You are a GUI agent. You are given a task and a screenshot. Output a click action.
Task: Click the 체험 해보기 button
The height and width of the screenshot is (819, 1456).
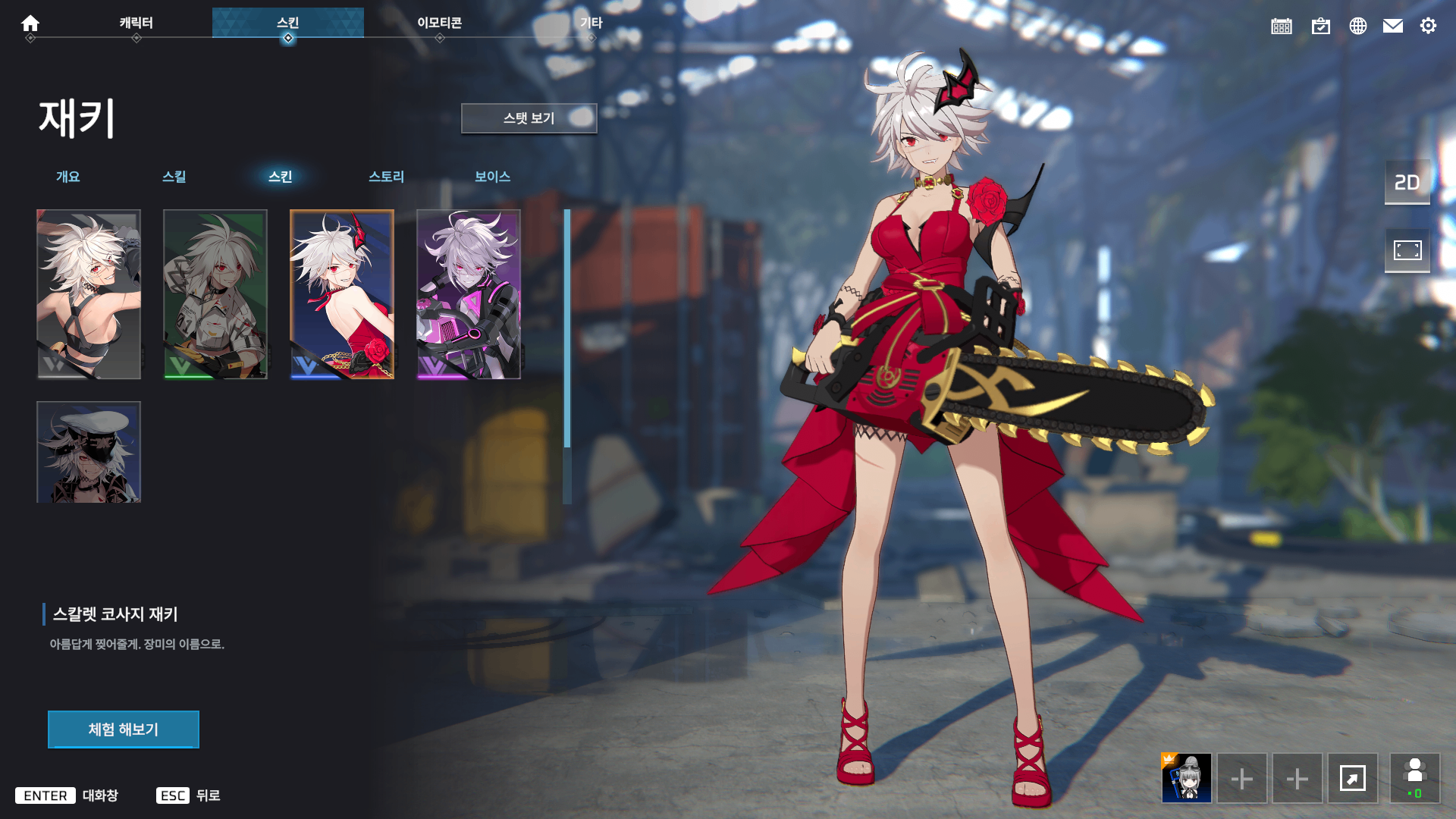click(x=124, y=730)
